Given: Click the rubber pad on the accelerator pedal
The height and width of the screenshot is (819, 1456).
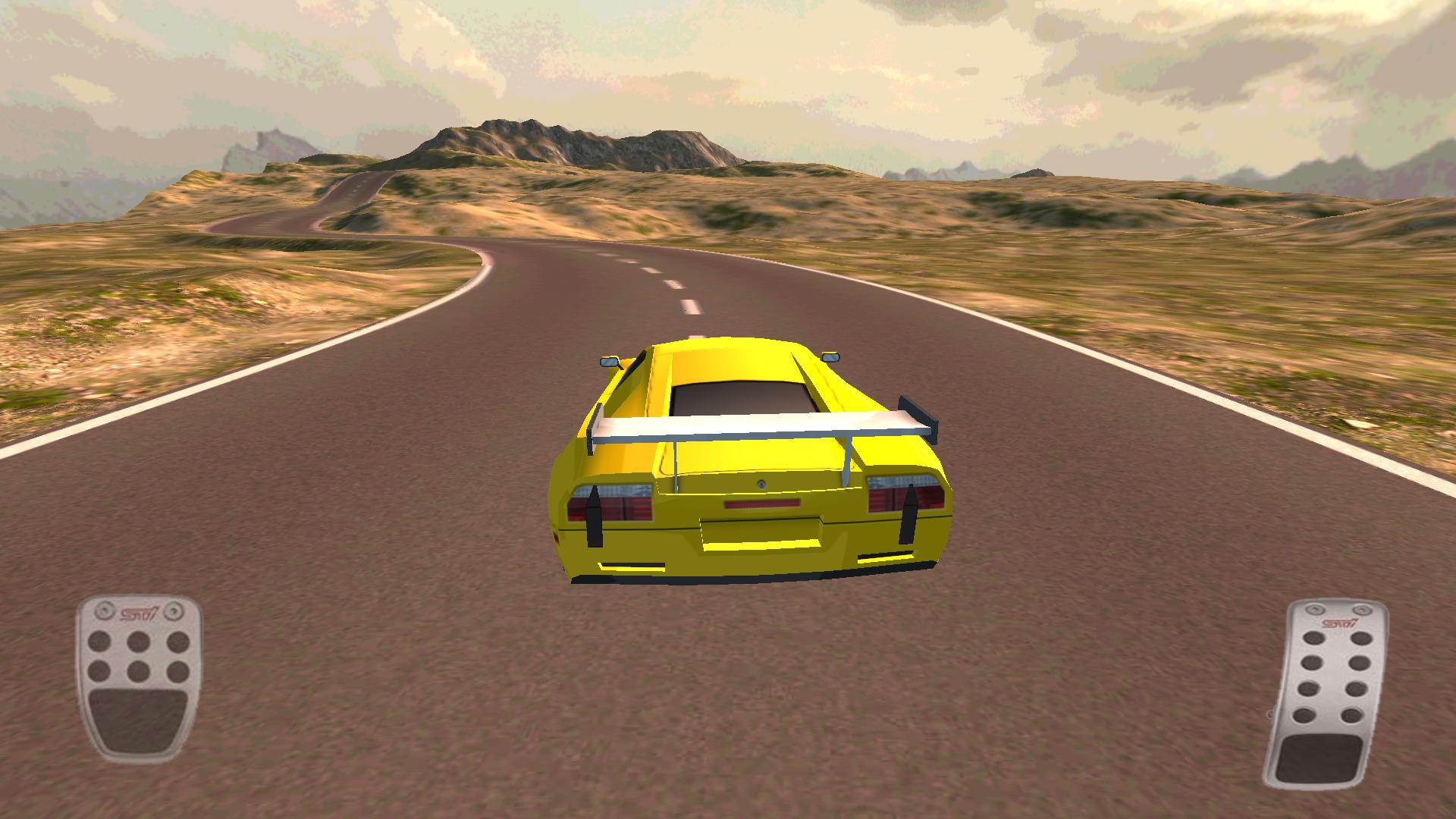Looking at the screenshot, I should 1318,758.
